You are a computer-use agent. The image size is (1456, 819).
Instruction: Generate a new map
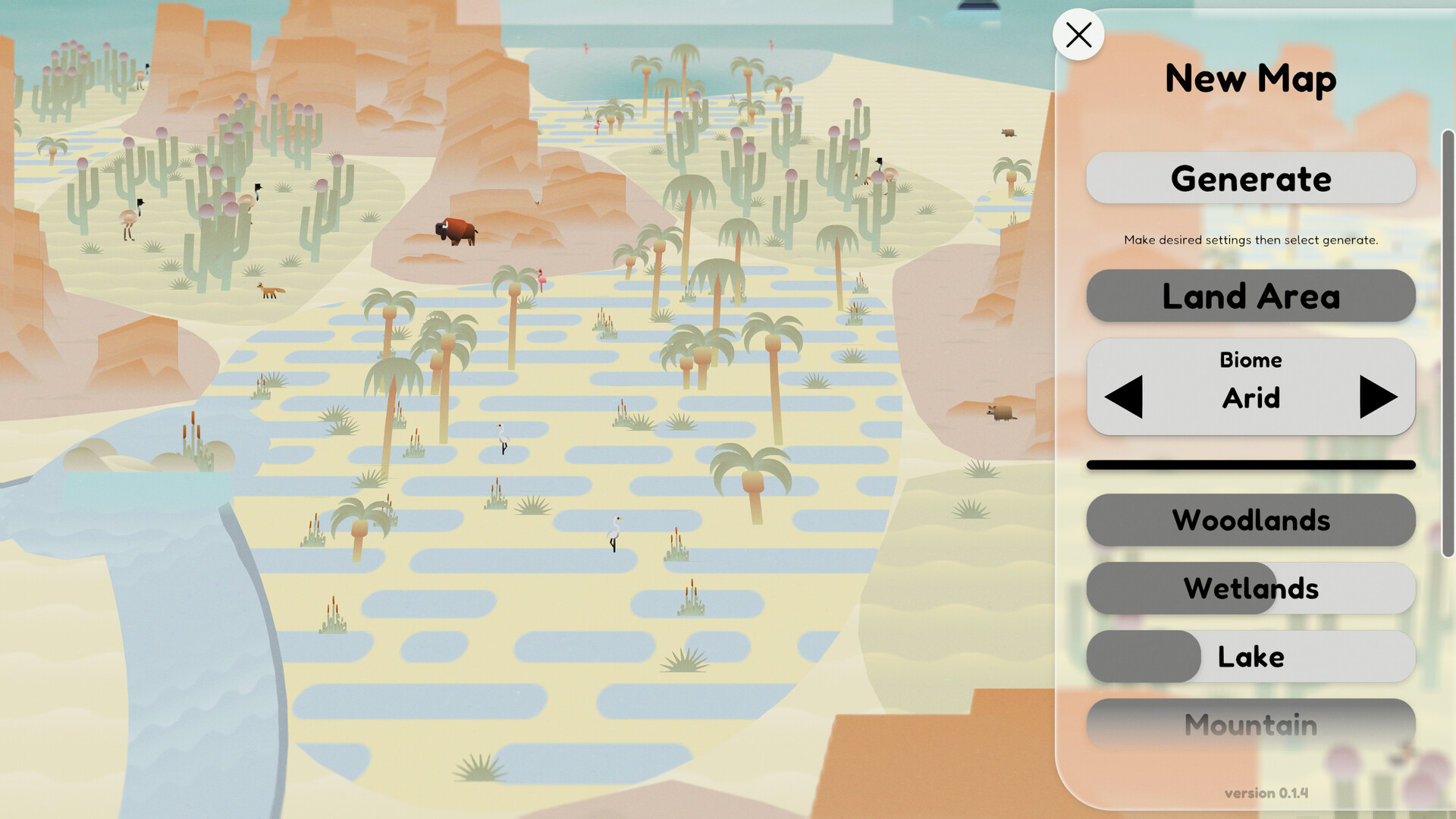click(x=1250, y=177)
